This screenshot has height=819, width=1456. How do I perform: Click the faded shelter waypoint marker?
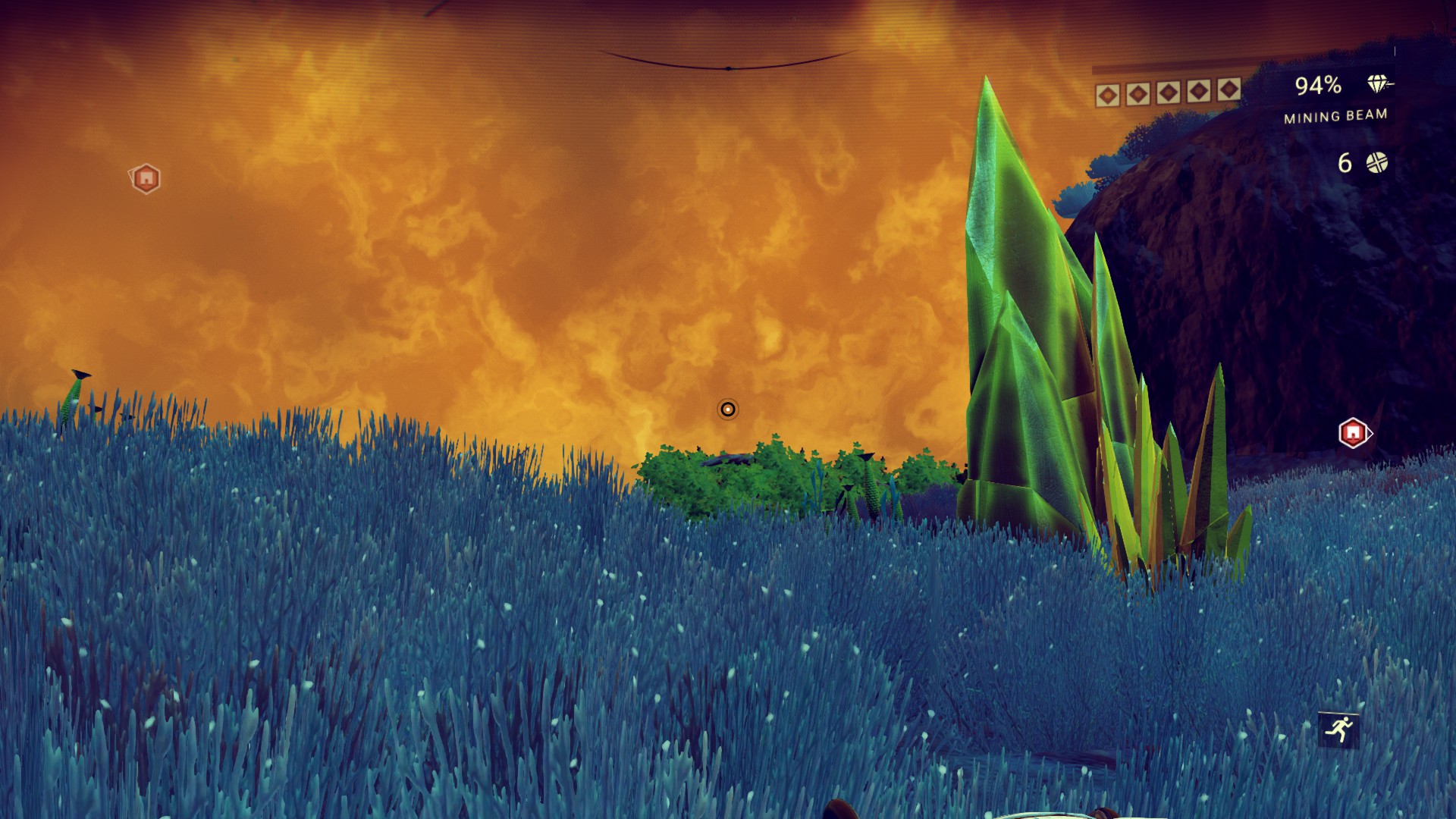tap(146, 178)
